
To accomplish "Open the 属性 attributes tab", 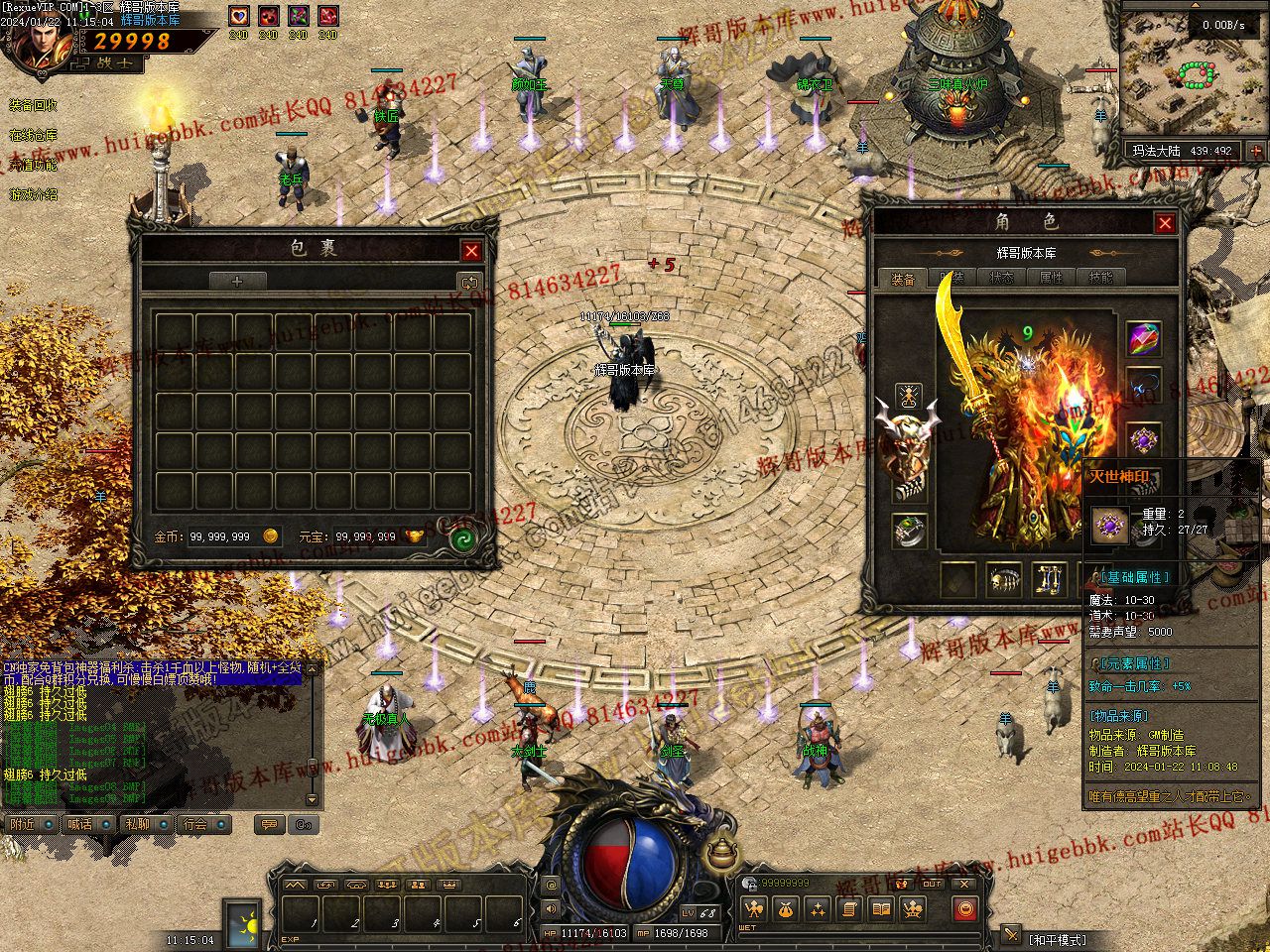I will coord(1051,279).
